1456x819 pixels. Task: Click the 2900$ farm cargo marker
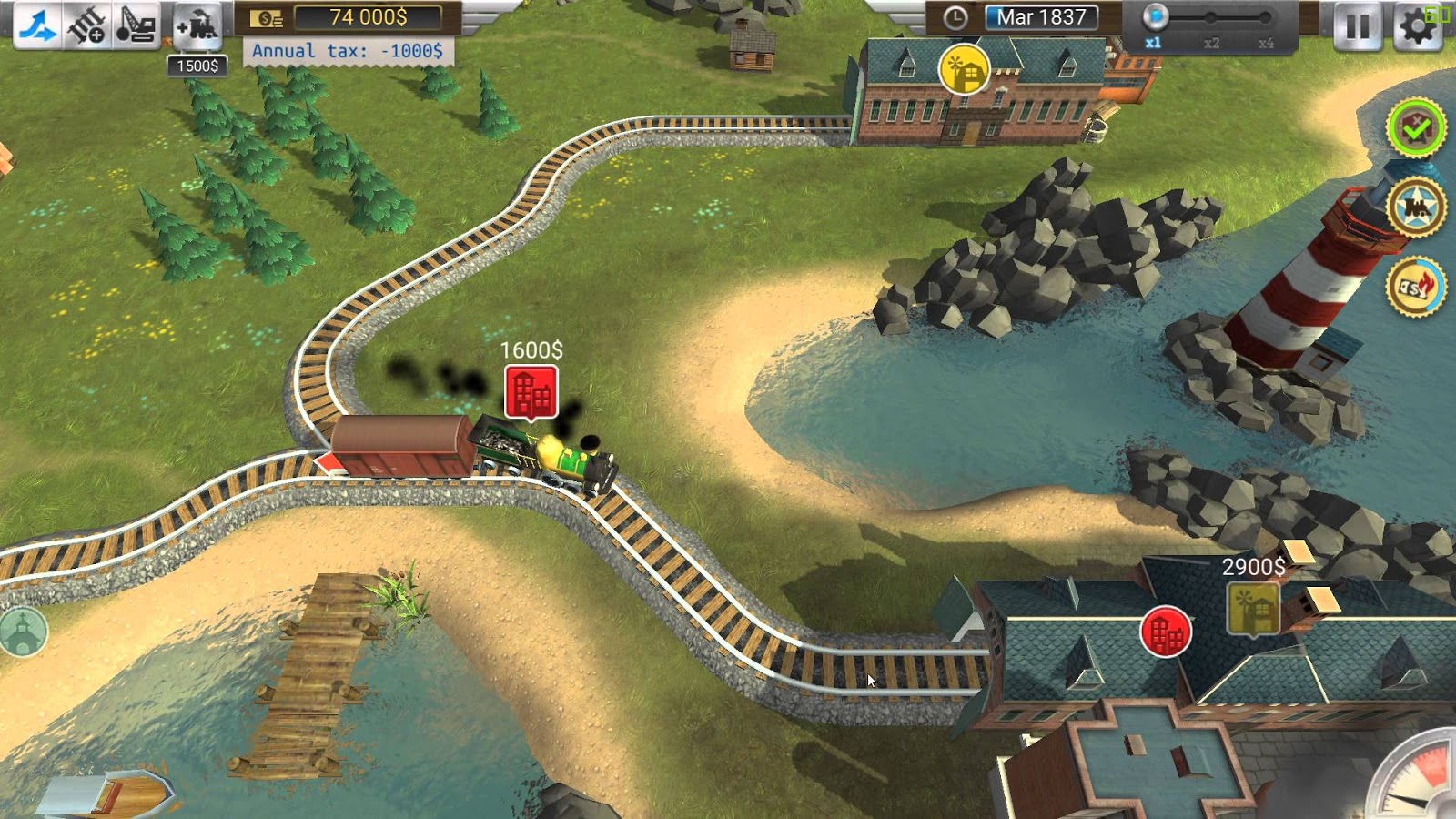(x=1253, y=608)
